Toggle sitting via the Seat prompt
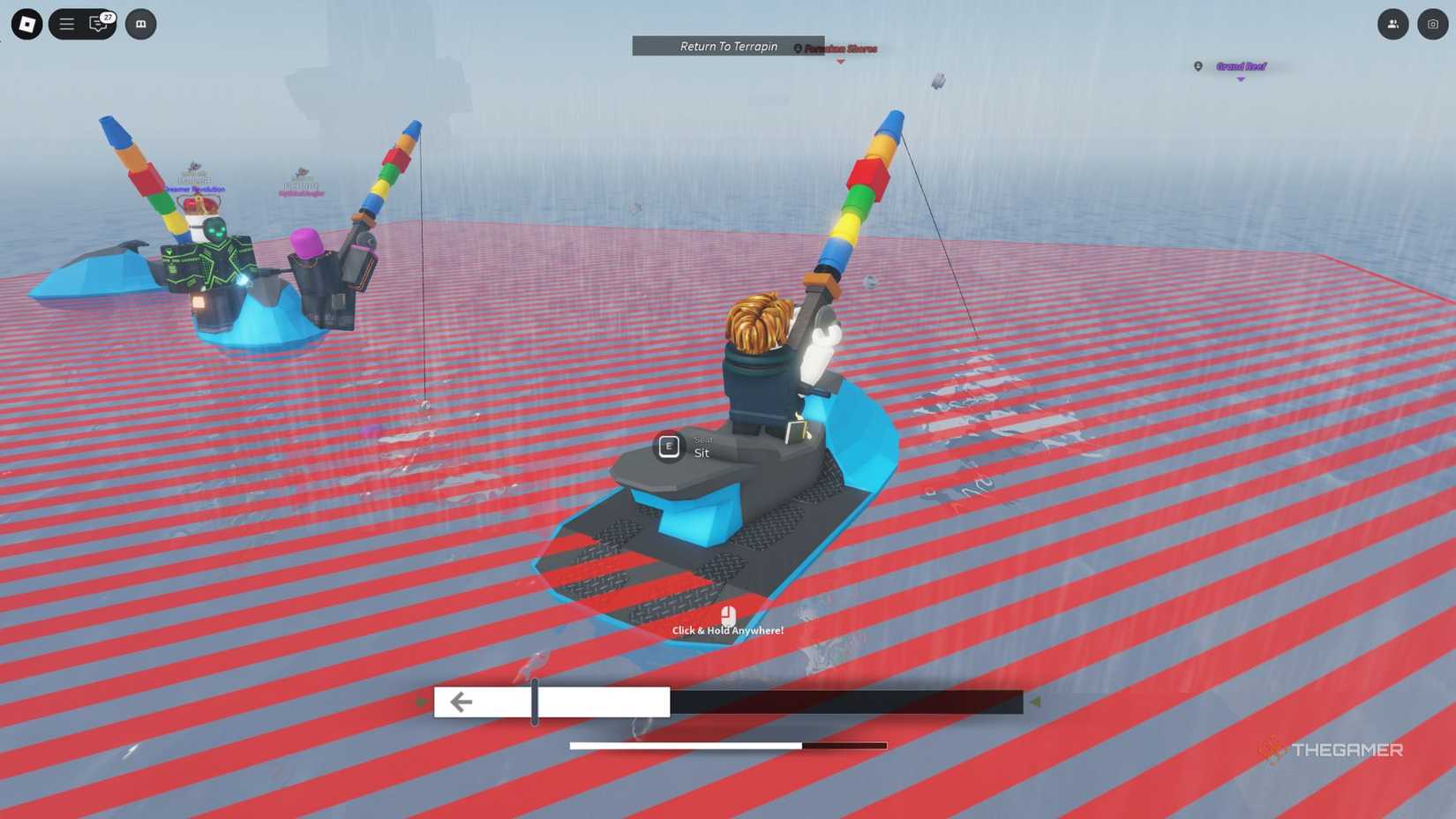 (702, 447)
